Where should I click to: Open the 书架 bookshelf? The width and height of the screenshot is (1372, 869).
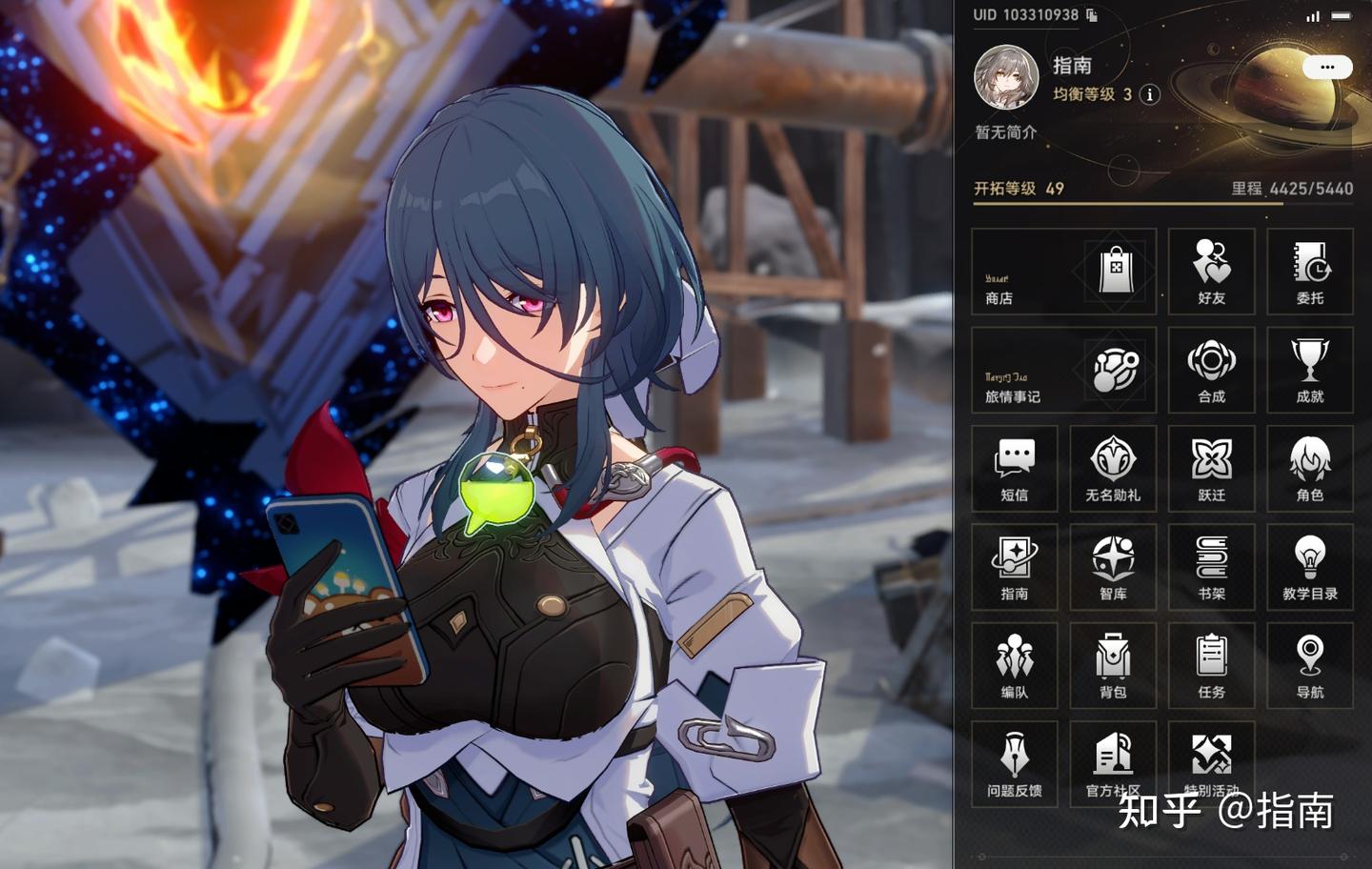(1211, 567)
